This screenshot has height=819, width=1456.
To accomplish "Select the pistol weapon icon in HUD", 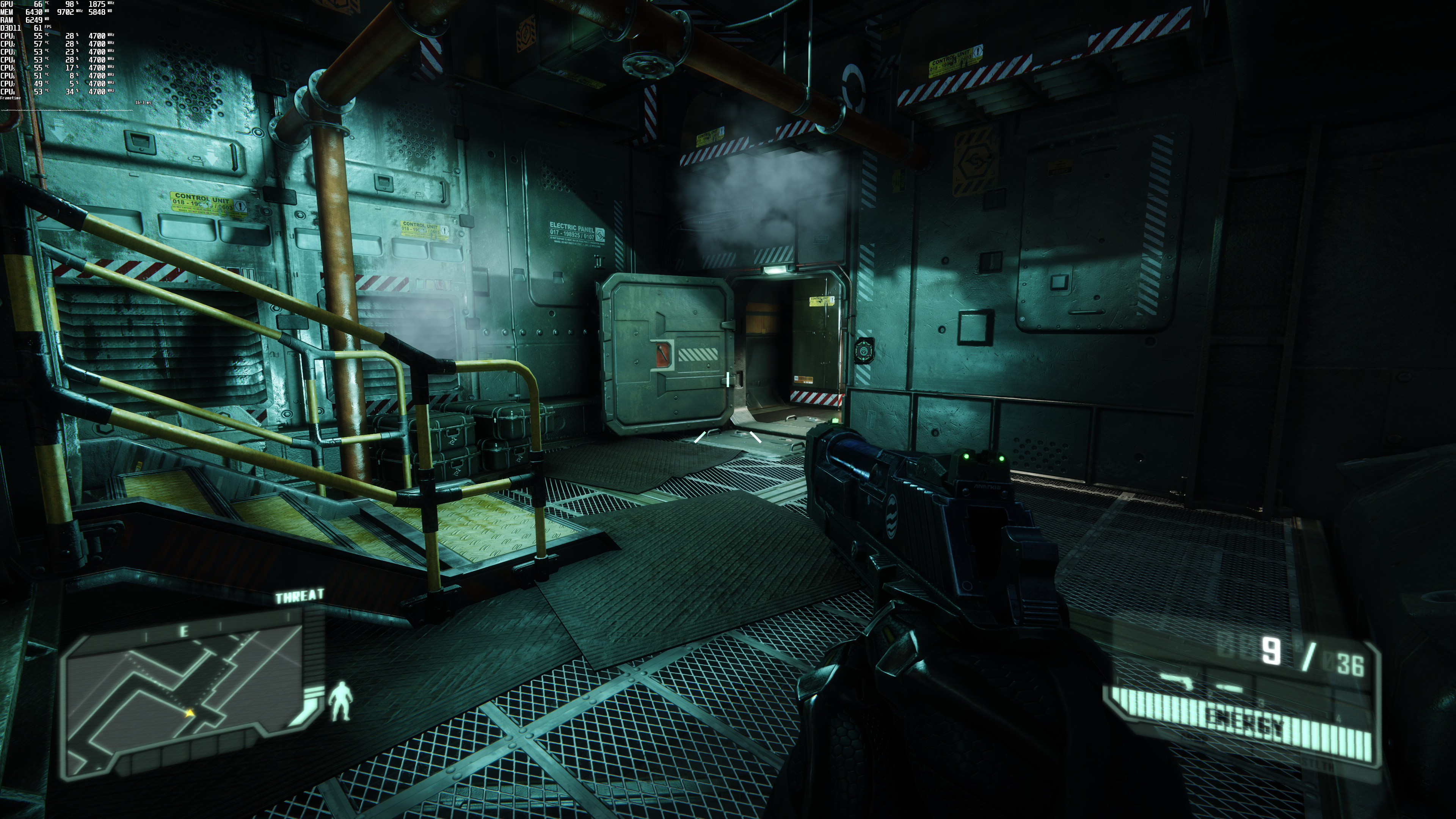I will click(1176, 681).
